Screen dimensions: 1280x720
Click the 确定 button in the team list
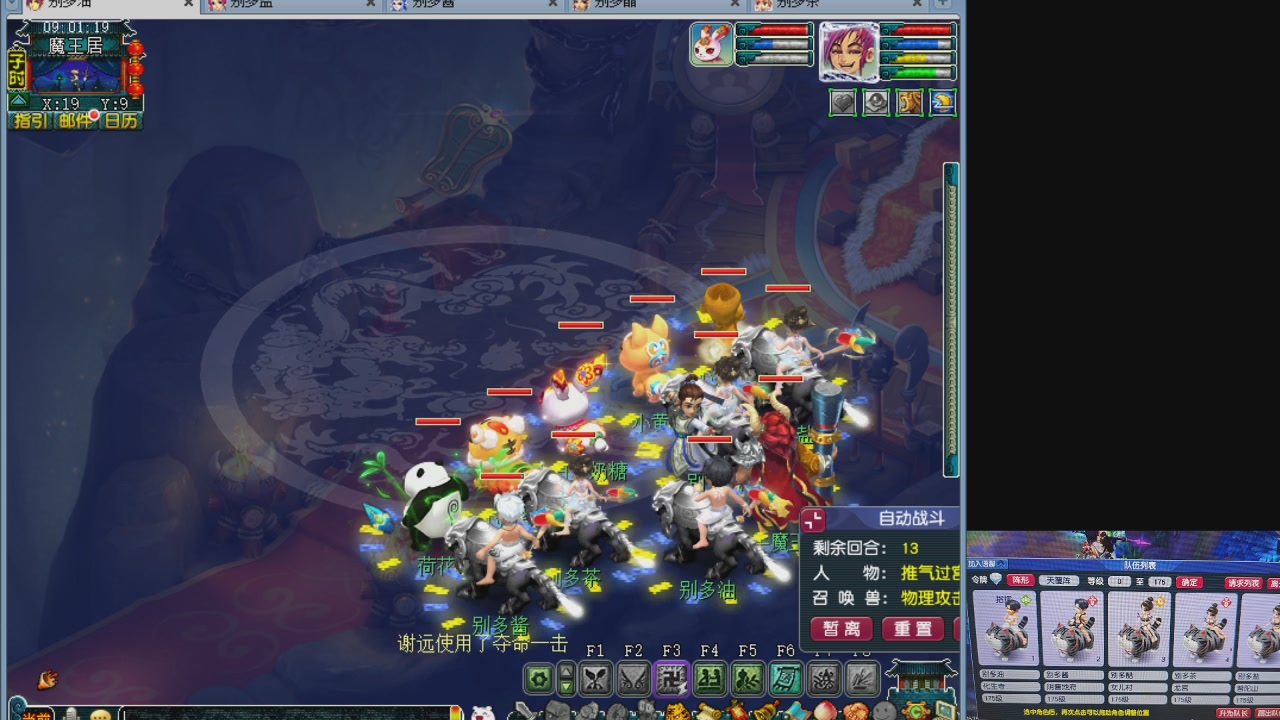point(1189,582)
